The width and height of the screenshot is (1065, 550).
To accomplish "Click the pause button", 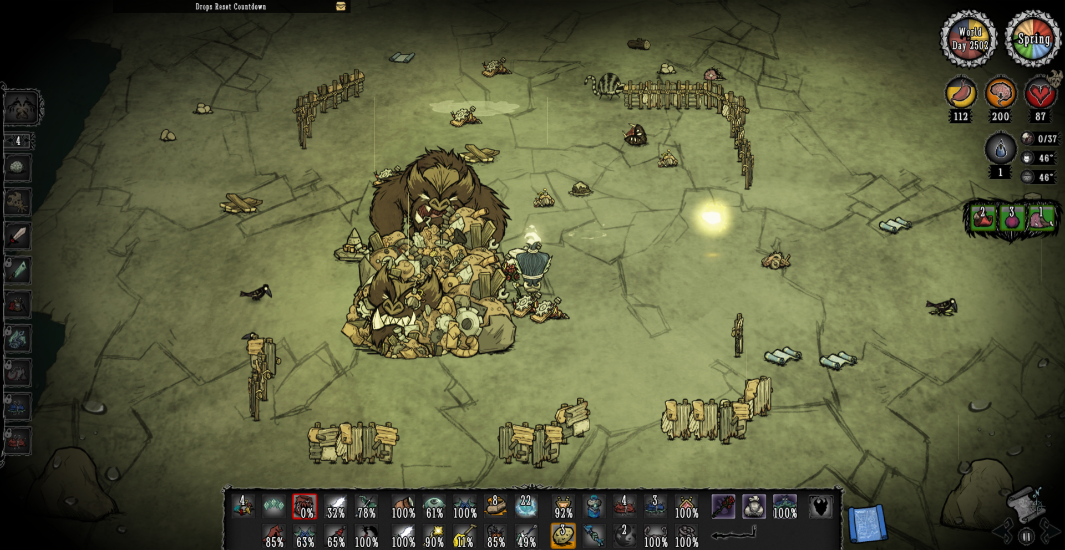I will coord(1026,536).
